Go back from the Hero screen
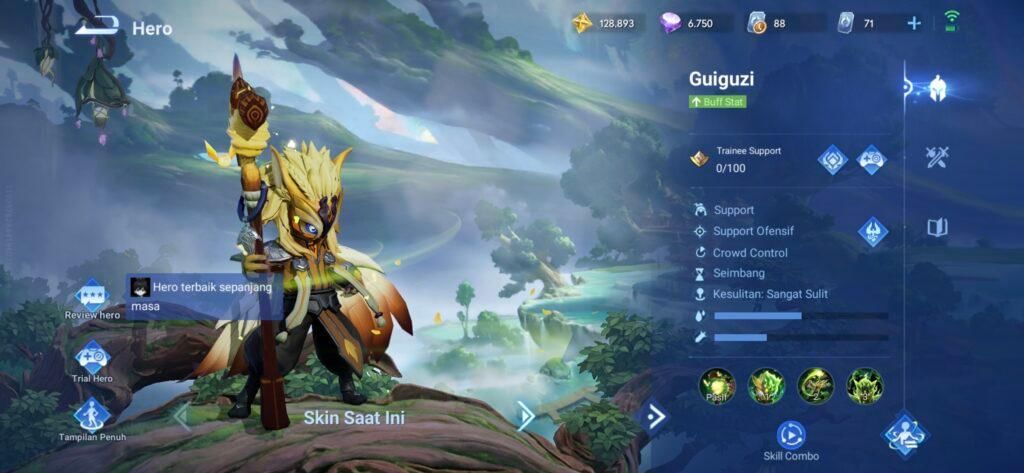Viewport: 1024px width, 473px height. coord(96,27)
